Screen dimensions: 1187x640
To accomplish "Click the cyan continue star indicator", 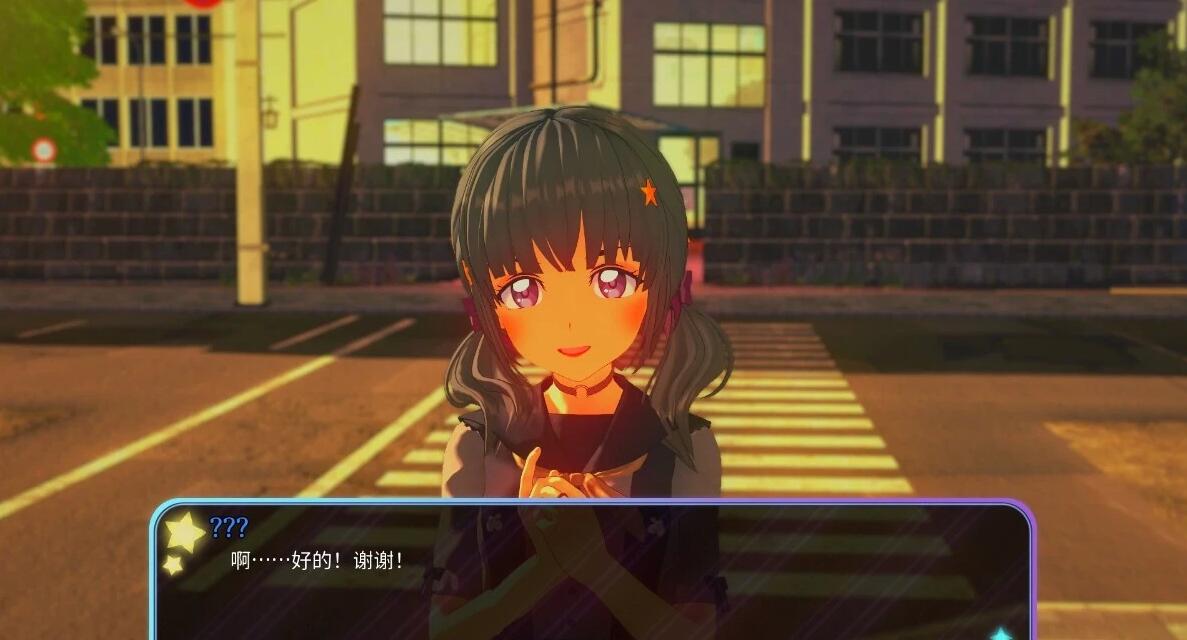I will click(1001, 634).
